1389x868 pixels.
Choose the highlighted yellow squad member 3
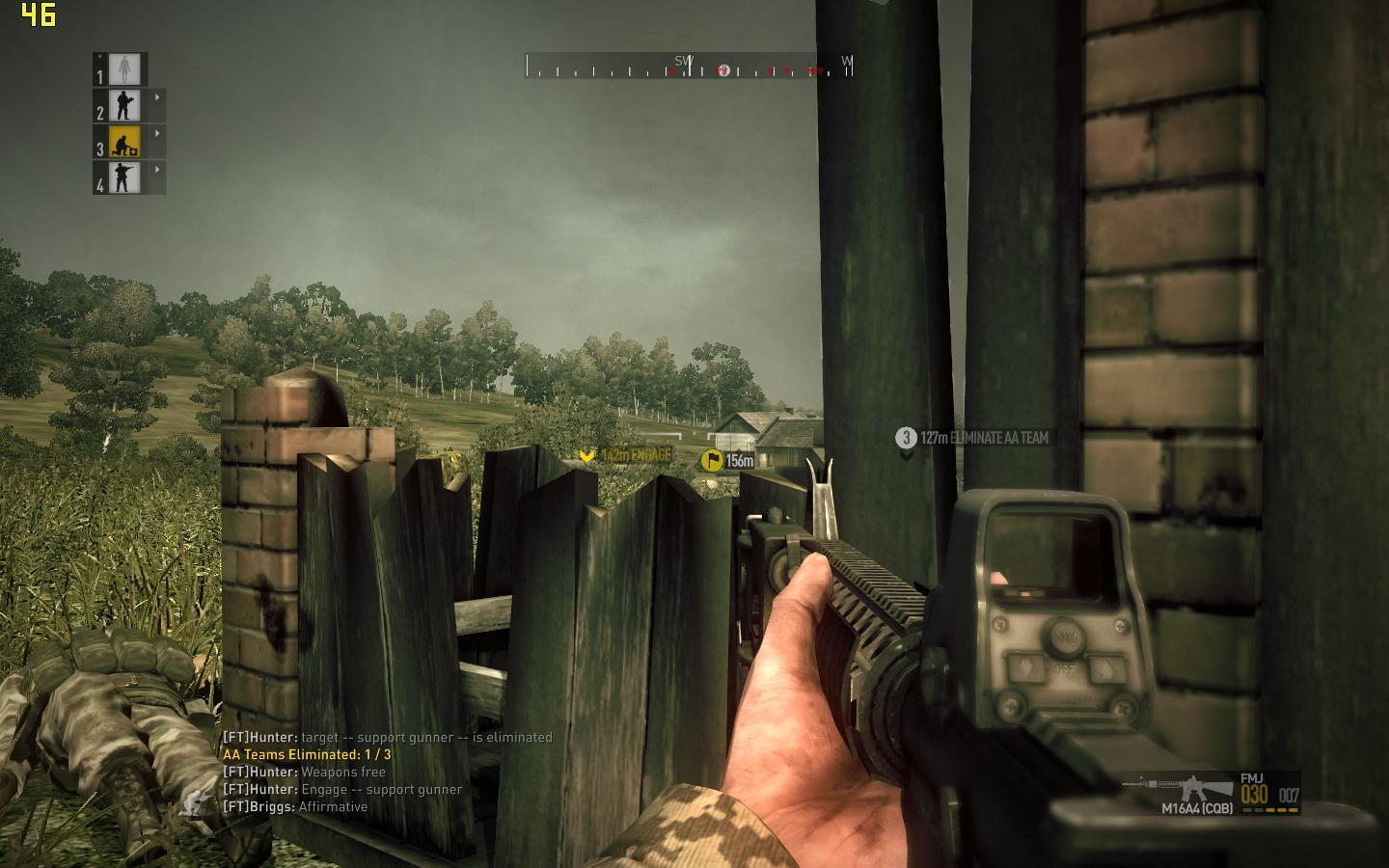pyautogui.click(x=124, y=142)
